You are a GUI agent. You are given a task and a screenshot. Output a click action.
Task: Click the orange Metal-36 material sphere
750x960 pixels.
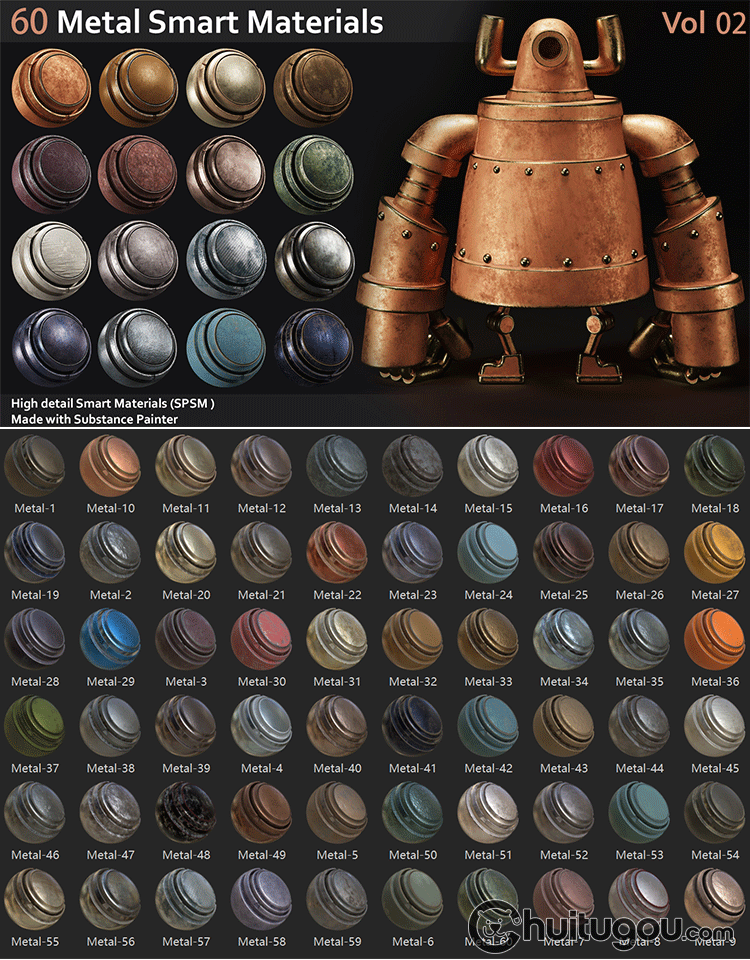tap(715, 640)
